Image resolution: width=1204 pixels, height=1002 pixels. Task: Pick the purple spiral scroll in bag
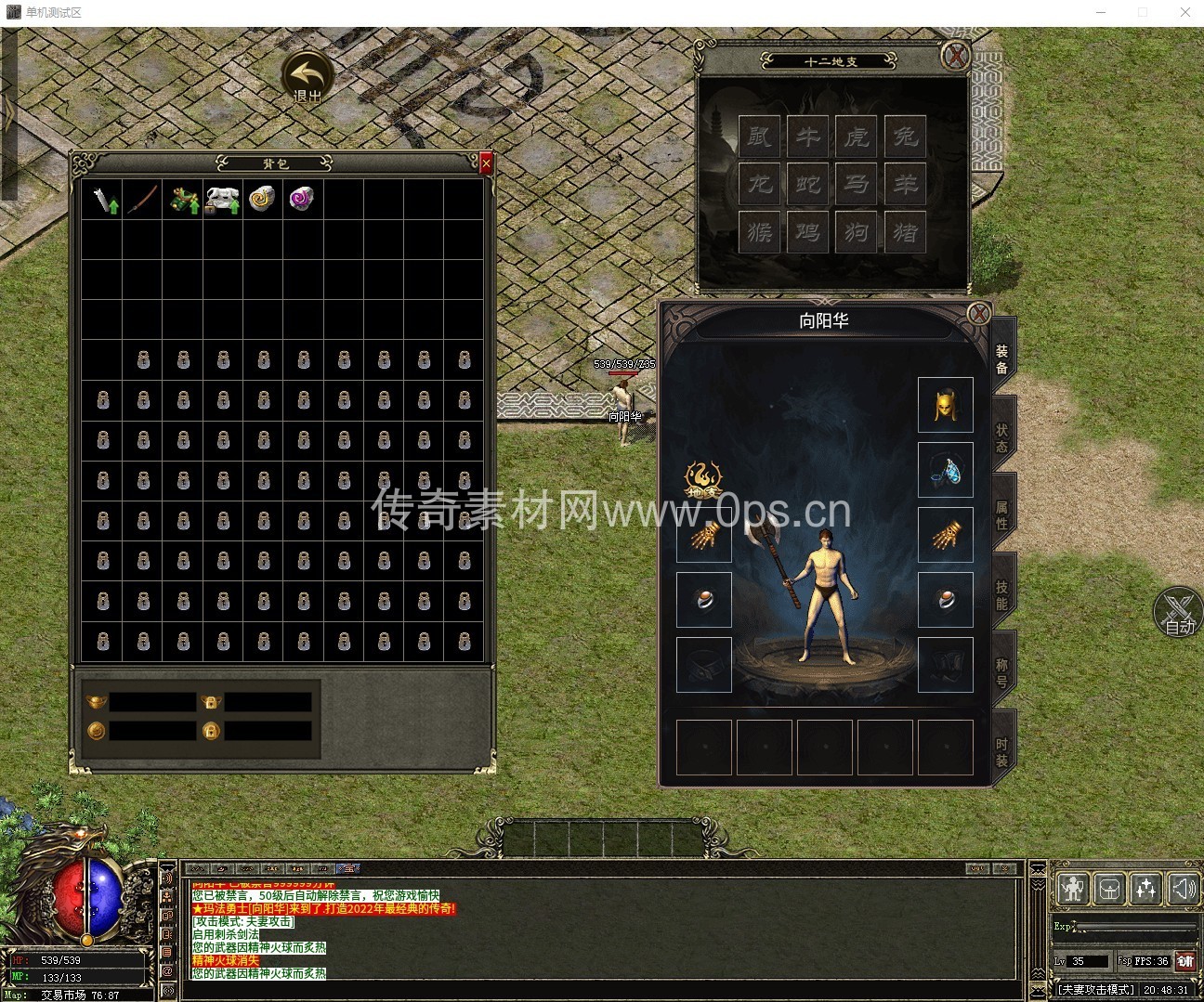click(302, 198)
